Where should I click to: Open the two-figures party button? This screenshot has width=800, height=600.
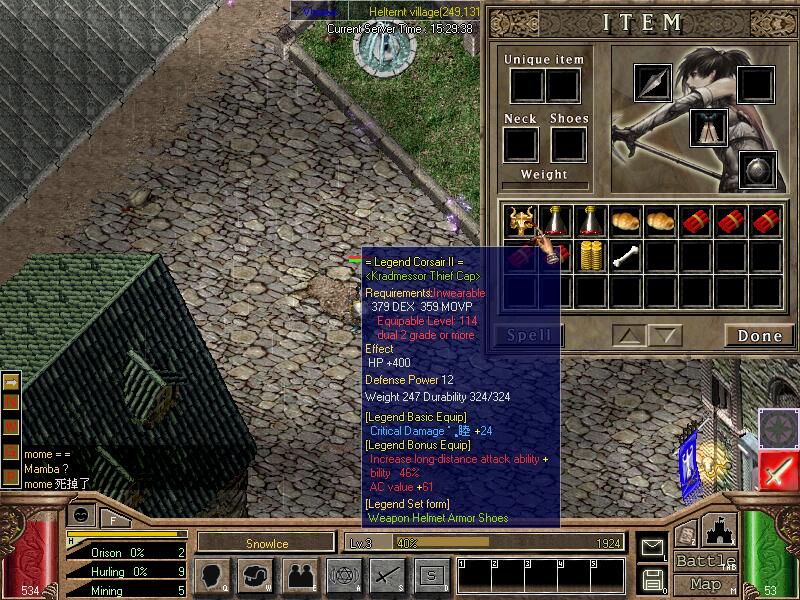[298, 575]
